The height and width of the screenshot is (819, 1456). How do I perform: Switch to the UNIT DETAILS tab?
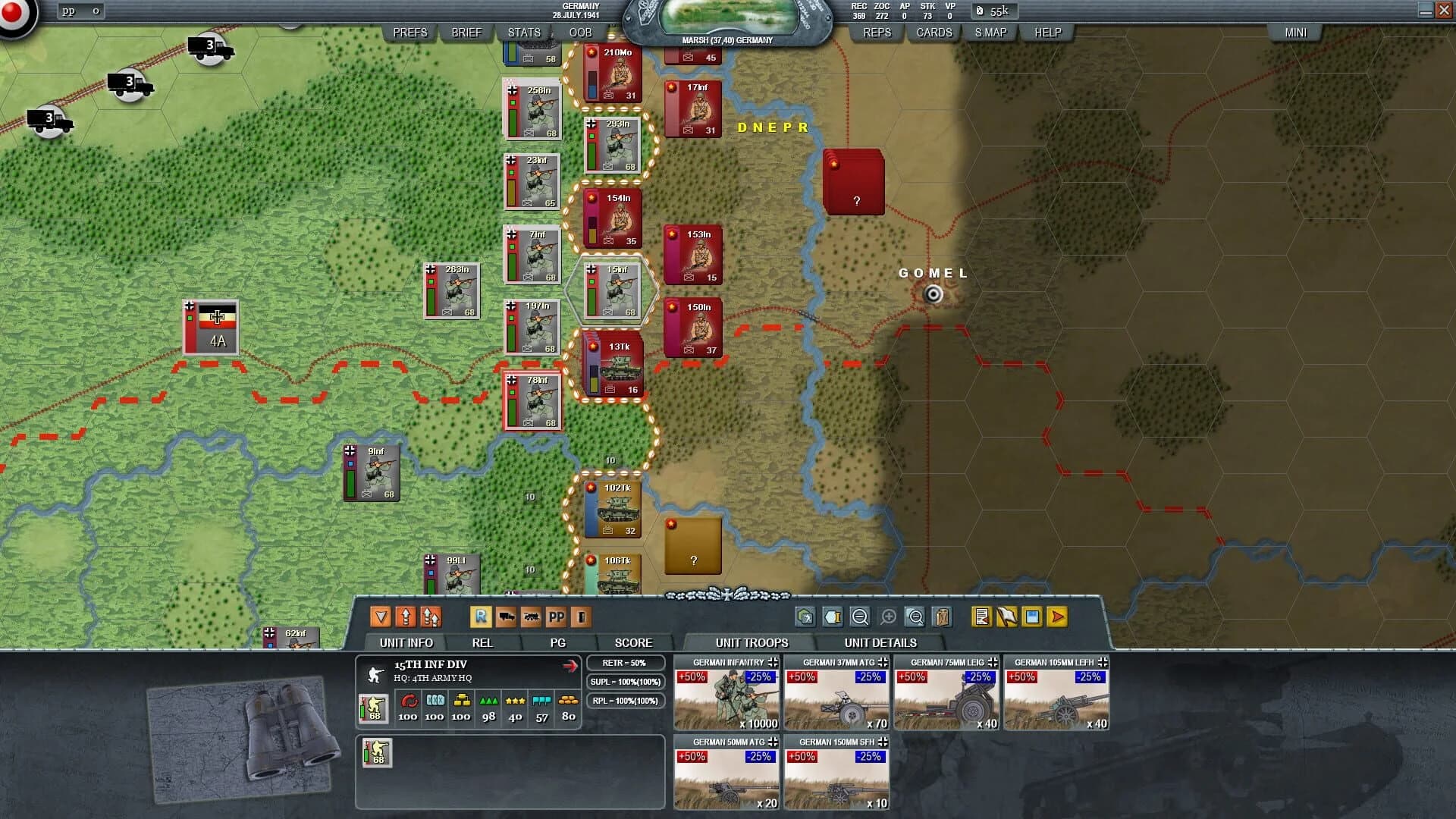click(881, 642)
